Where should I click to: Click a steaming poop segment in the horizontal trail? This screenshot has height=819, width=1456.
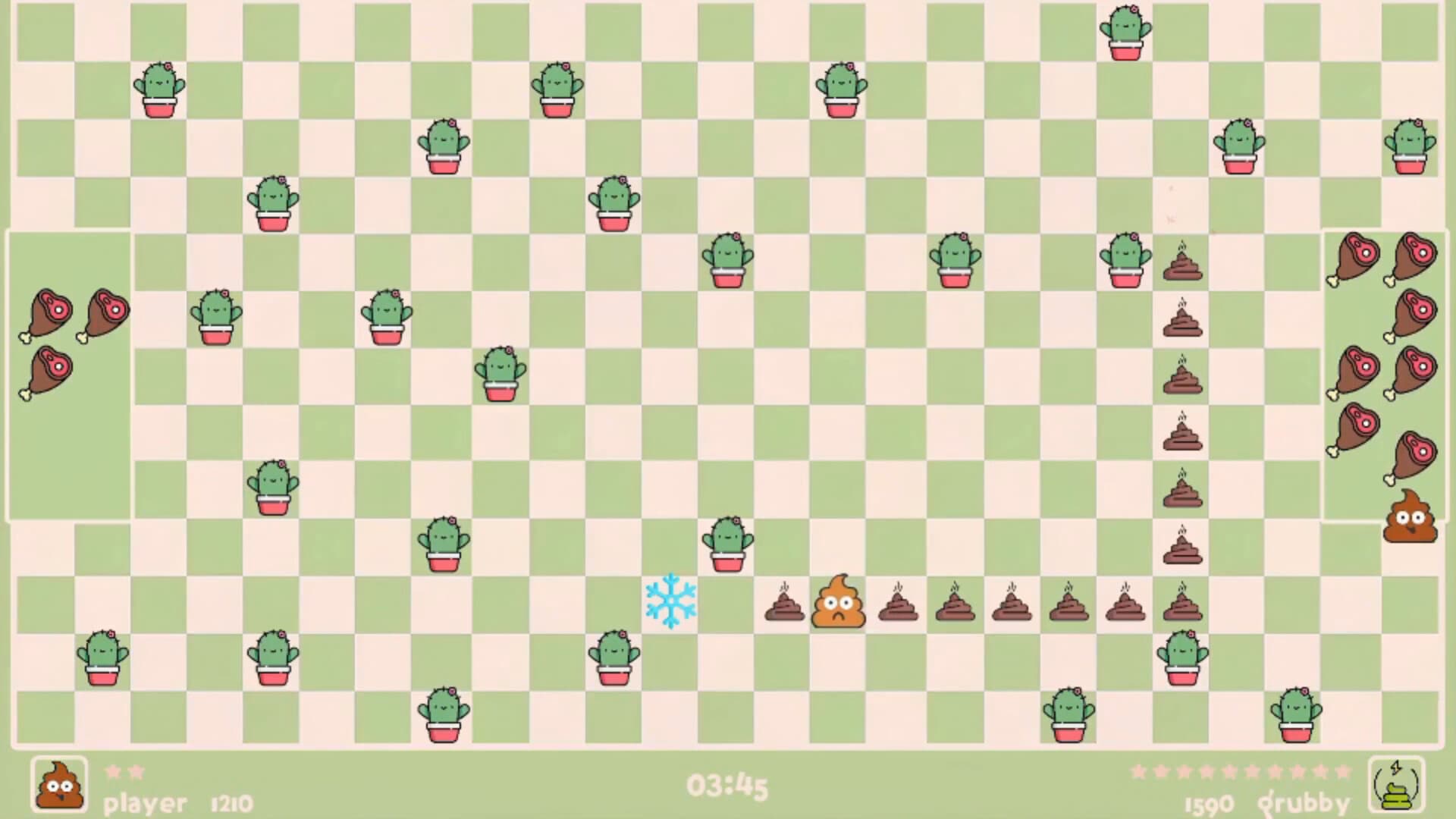[x=955, y=604]
